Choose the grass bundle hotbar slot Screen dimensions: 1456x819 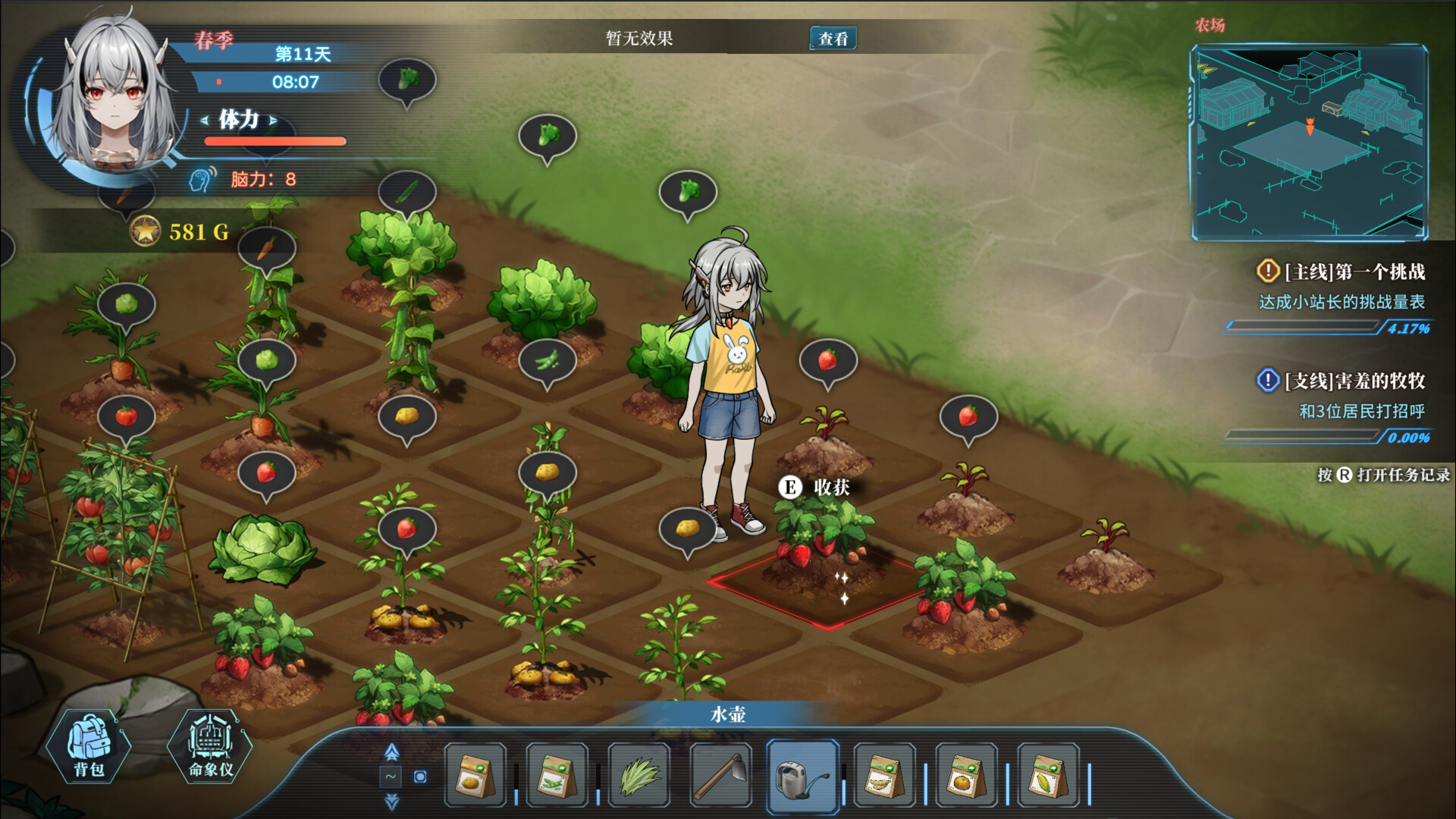tap(639, 776)
